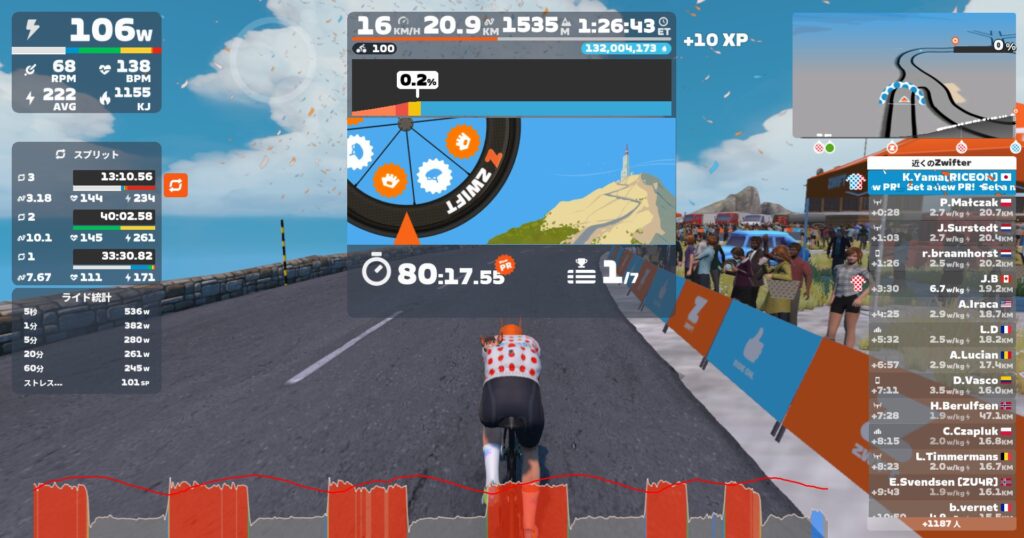Screen dimensions: 1024x538
Task: Expand the +1187 riders count
Action: [939, 523]
